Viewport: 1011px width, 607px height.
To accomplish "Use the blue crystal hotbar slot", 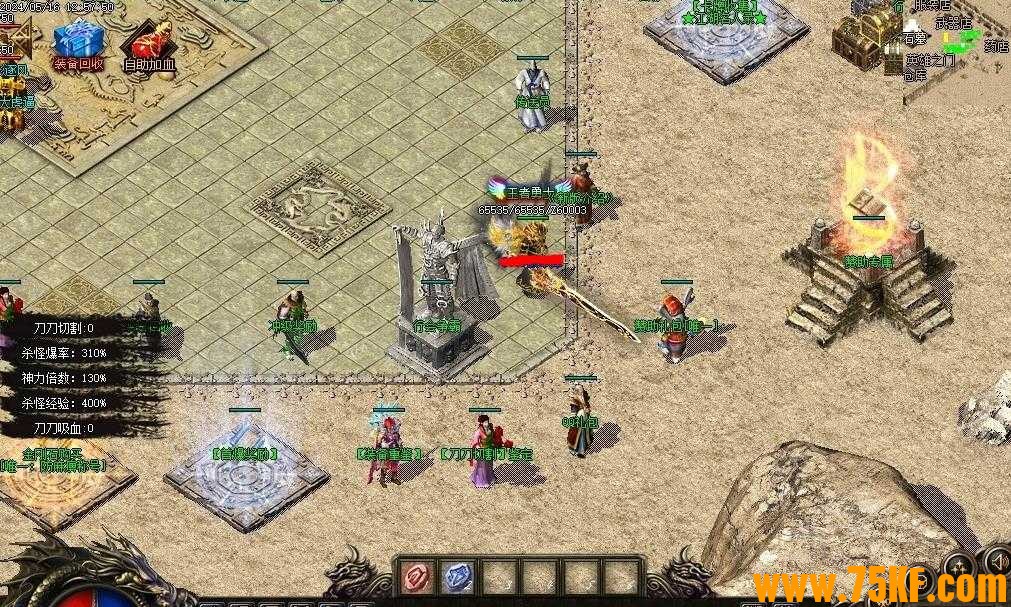I will (x=457, y=578).
